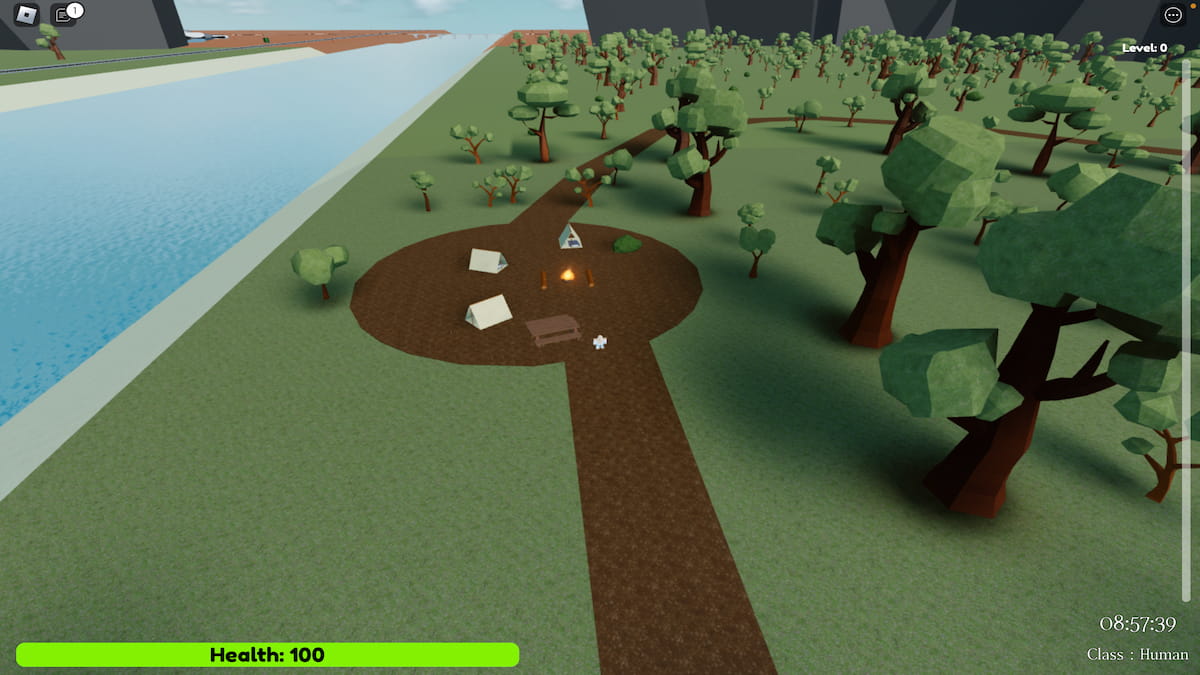Open the three-dots options menu
The height and width of the screenshot is (675, 1200).
1173,15
